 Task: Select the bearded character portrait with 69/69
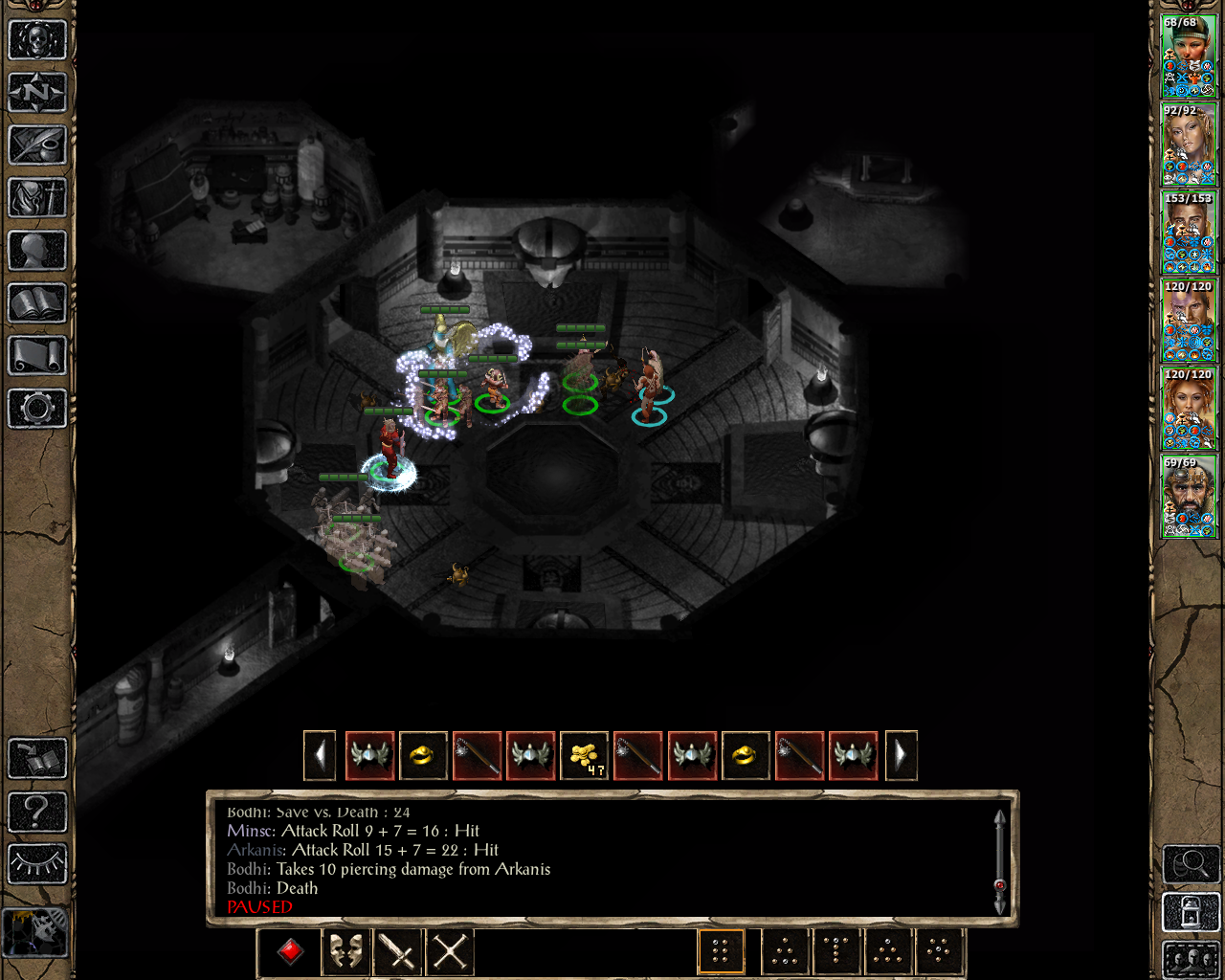pyautogui.click(x=1188, y=497)
